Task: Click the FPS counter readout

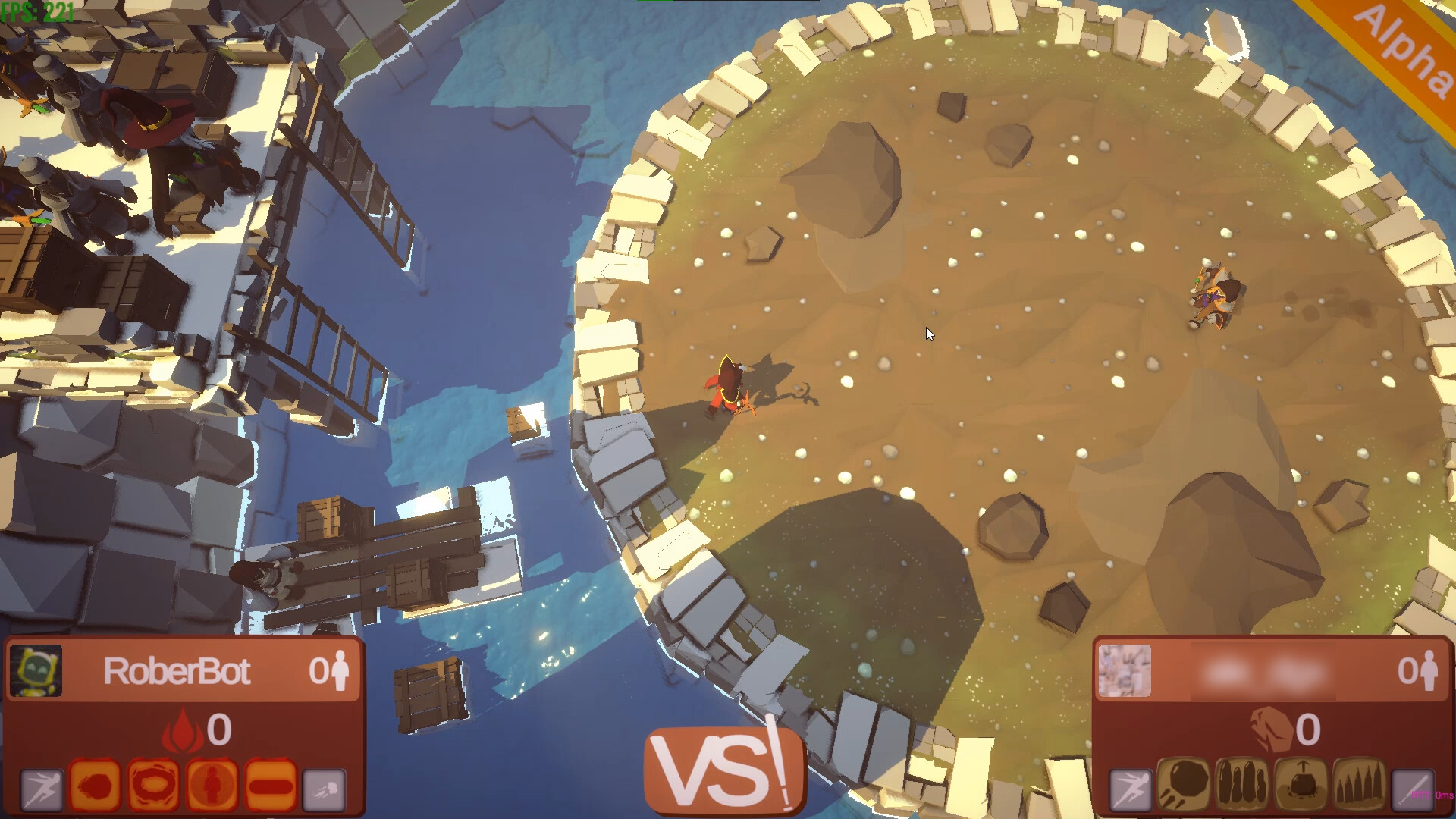Action: 36,10
